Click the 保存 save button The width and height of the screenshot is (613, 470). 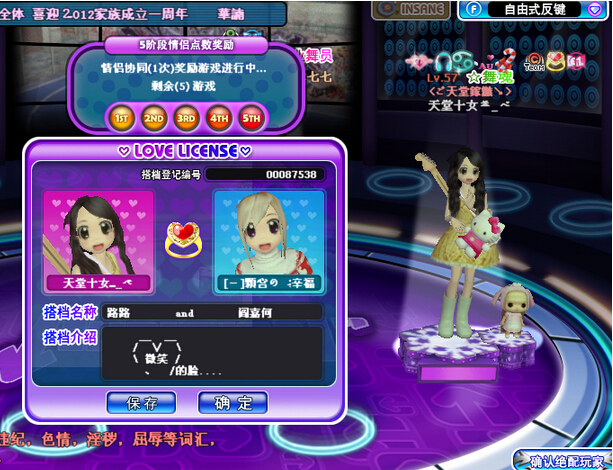click(x=142, y=403)
